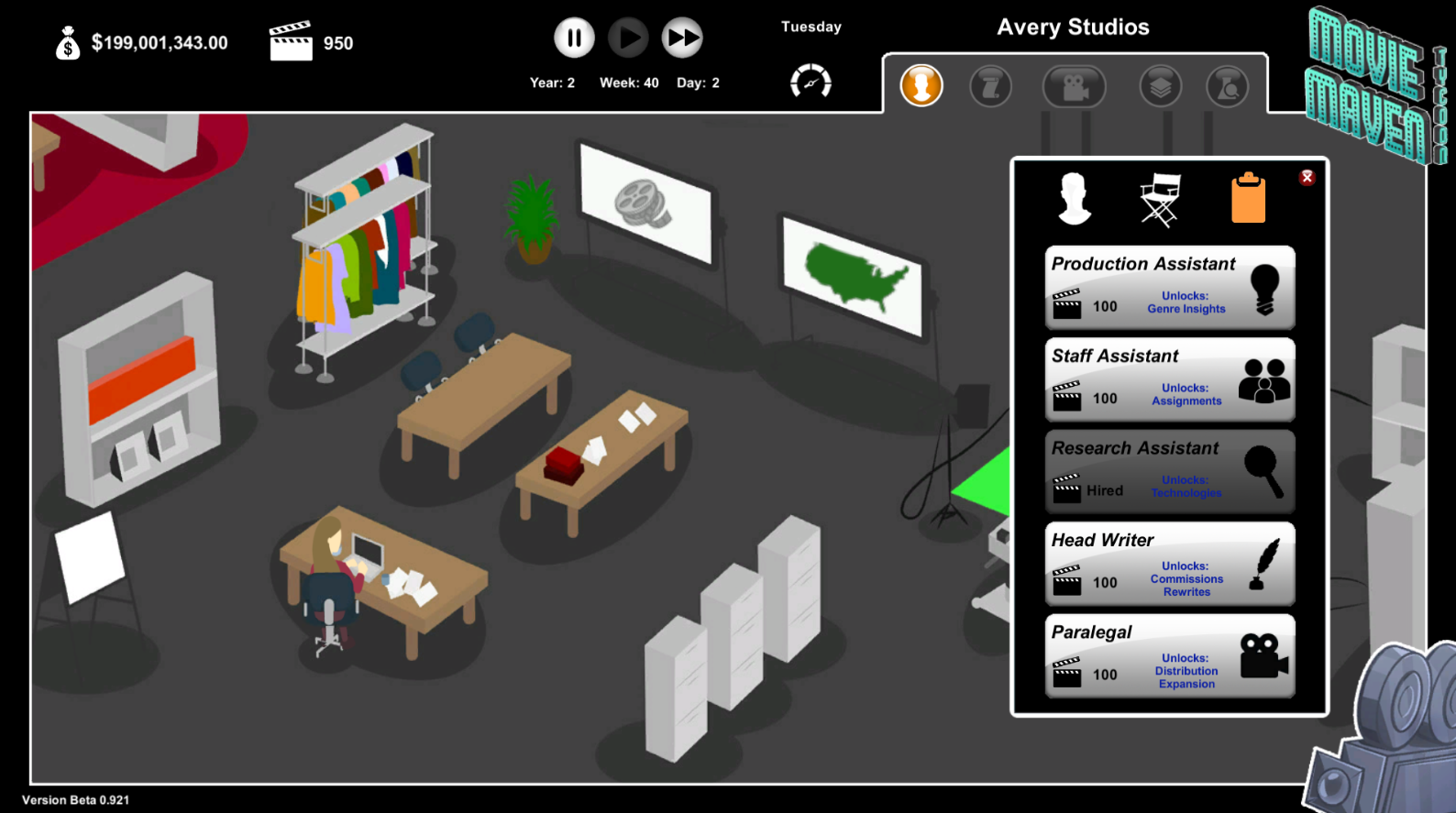Select the script scroll icon in top toolbar
Viewport: 1456px width, 813px height.
(x=991, y=85)
